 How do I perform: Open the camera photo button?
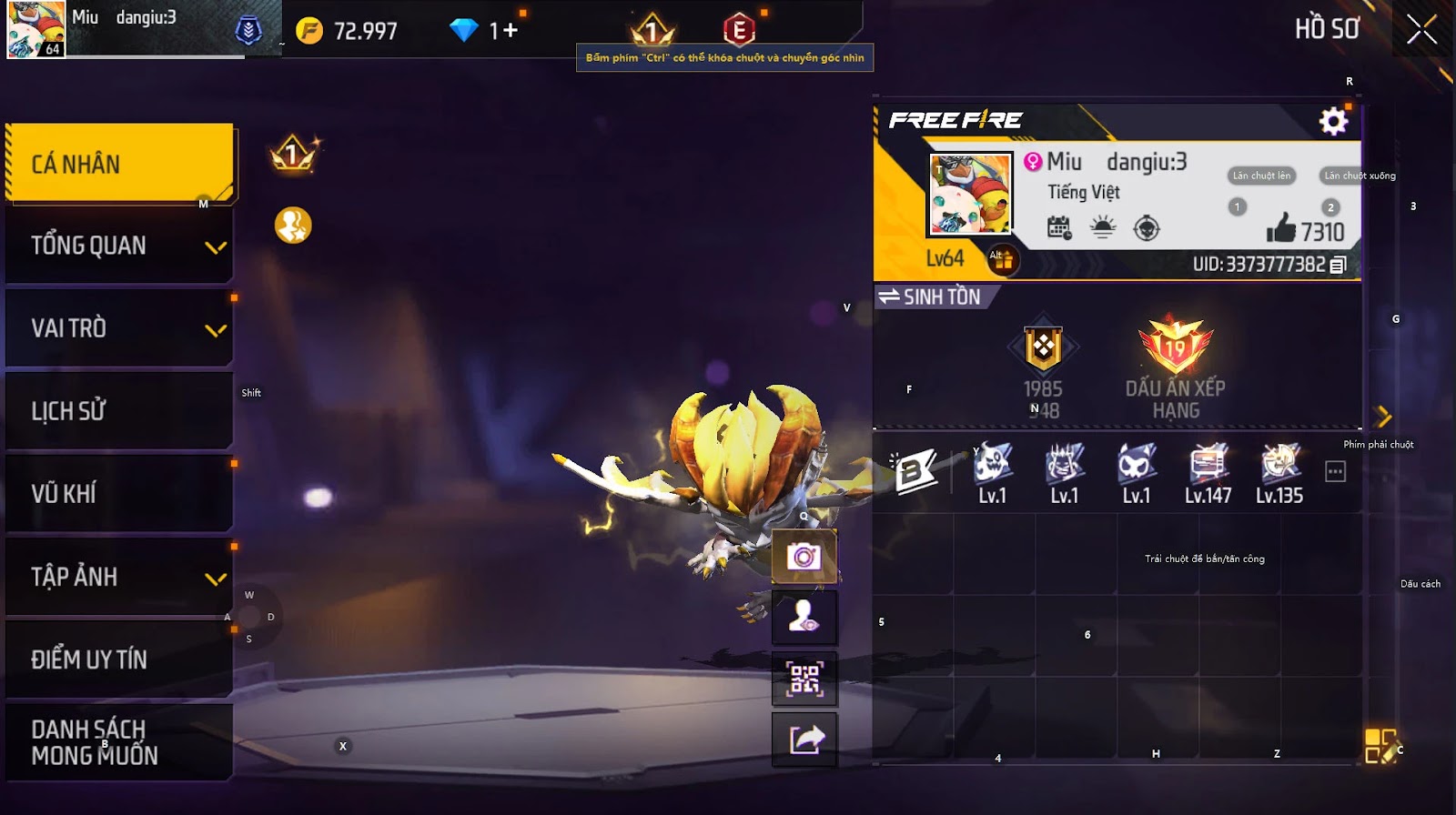coord(804,557)
